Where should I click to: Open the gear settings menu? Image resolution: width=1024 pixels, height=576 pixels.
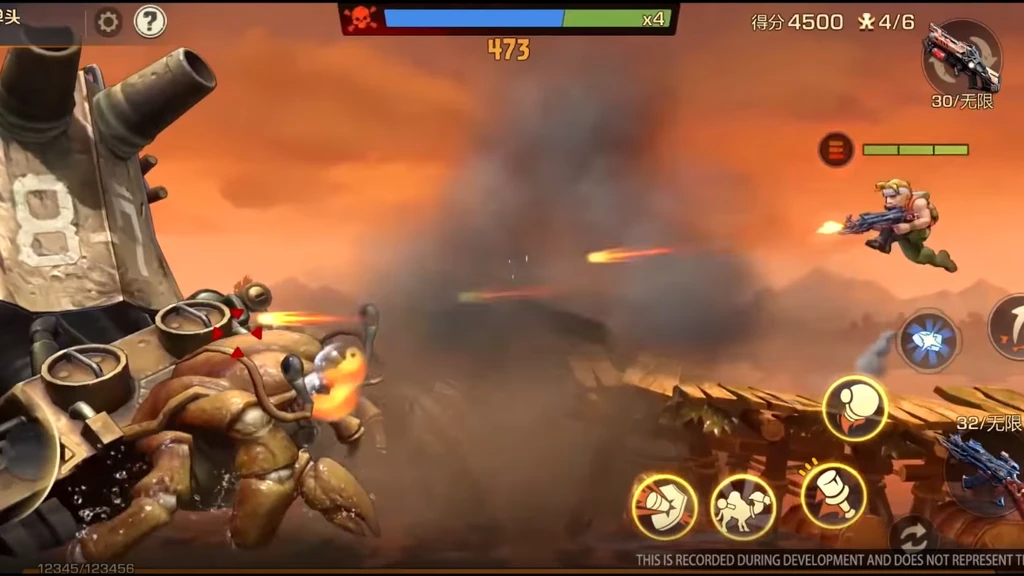pyautogui.click(x=107, y=22)
